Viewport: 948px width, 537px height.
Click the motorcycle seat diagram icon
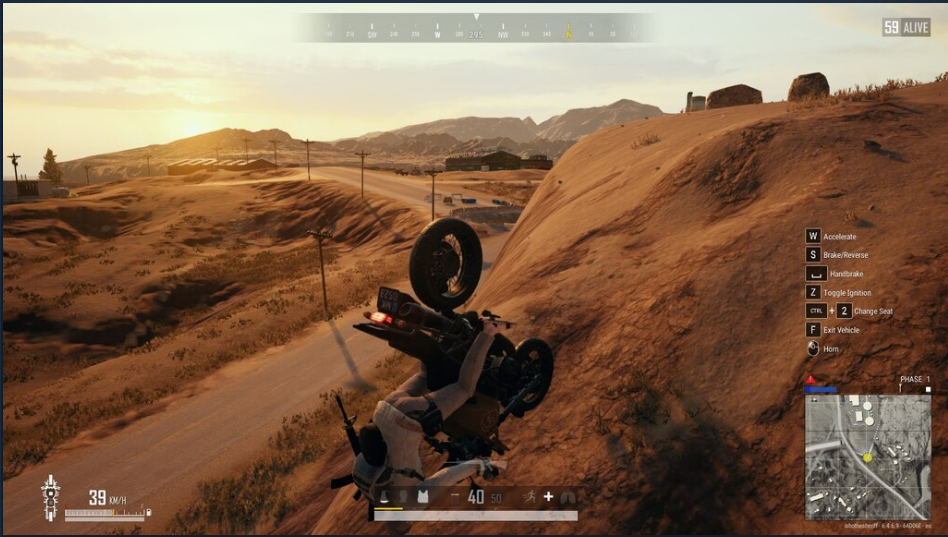50,496
